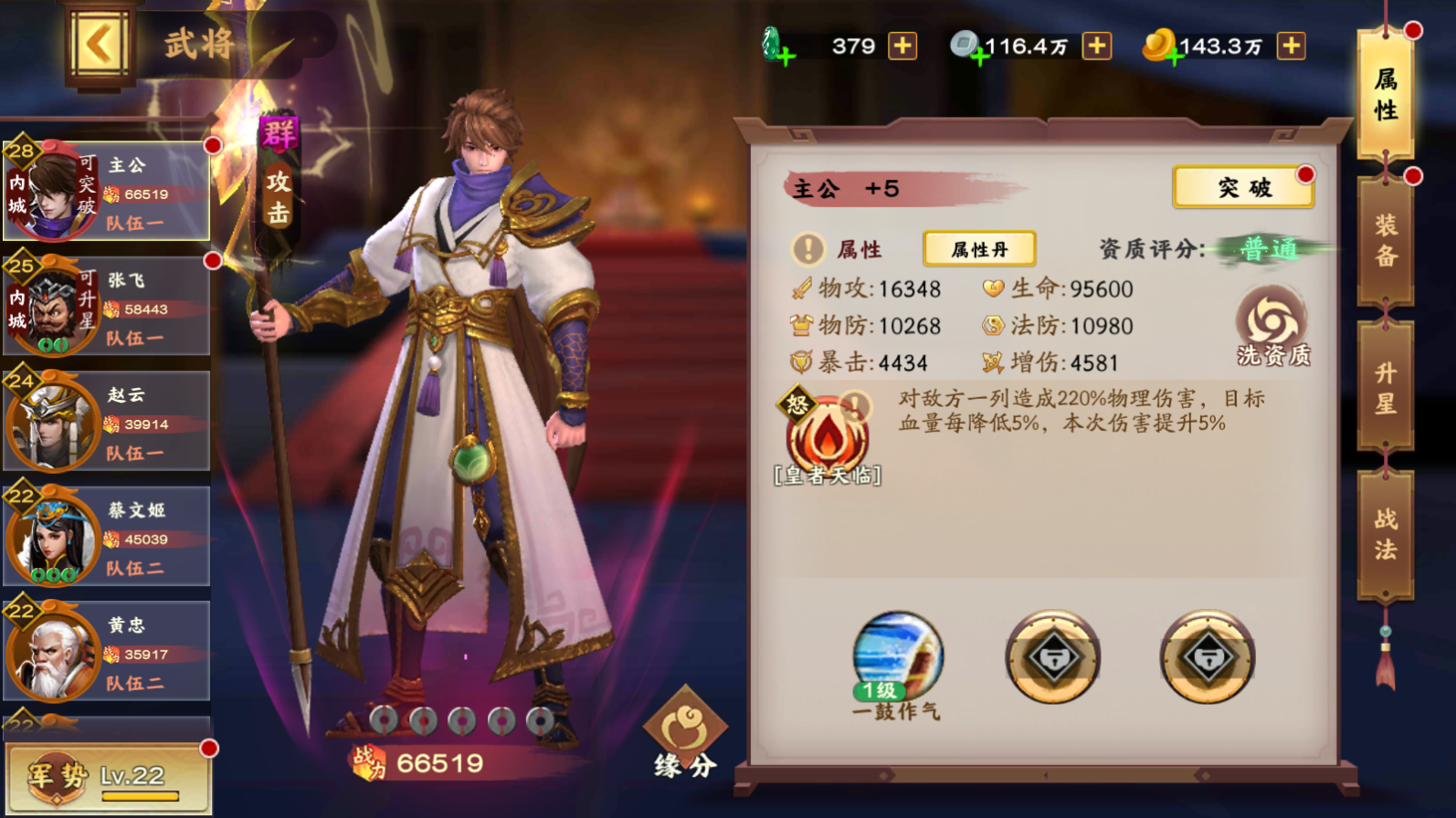Switch to the 属性 attributes tab

[x=1385, y=95]
